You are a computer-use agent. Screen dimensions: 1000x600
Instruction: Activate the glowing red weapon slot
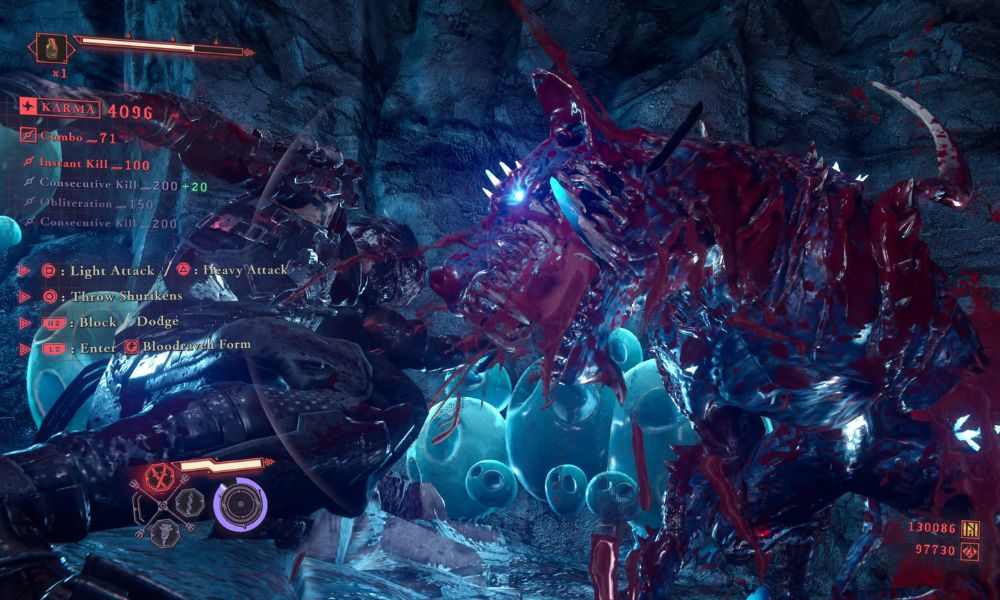[x=157, y=476]
